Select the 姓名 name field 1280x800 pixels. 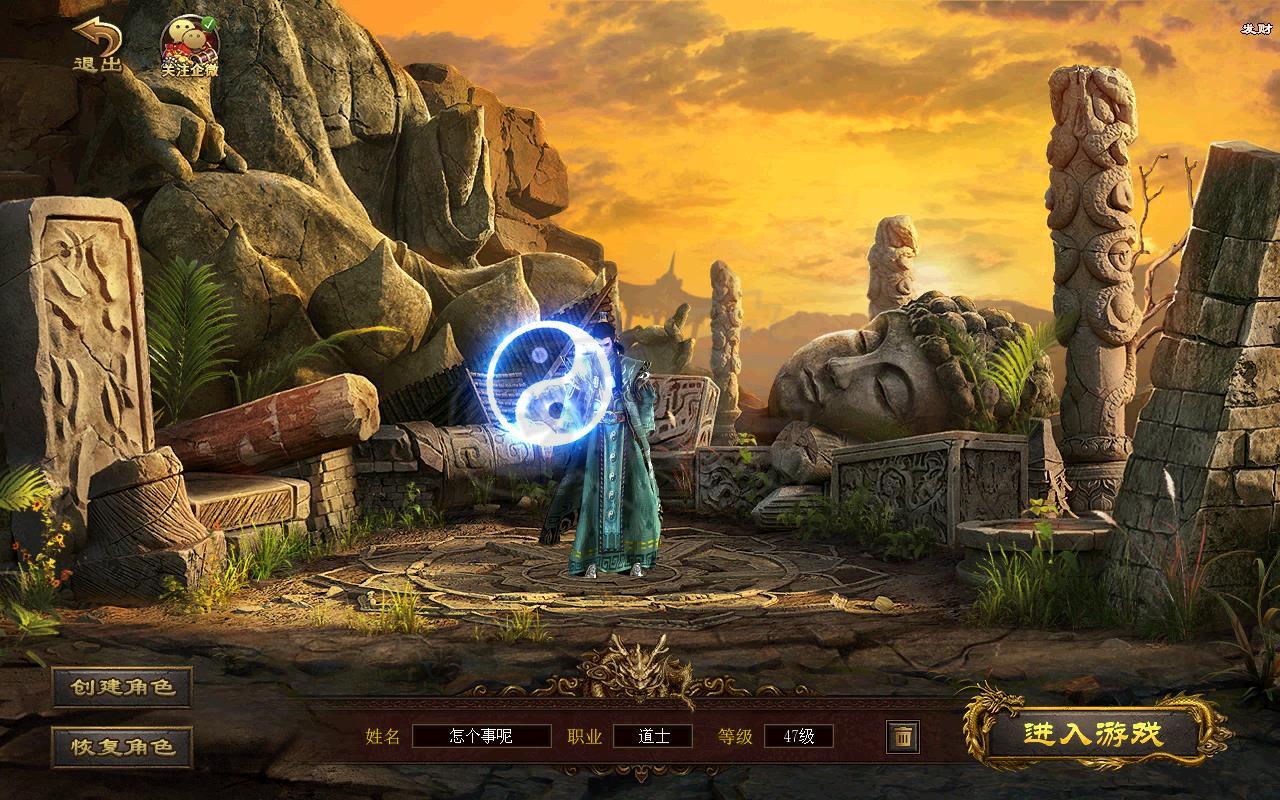coord(482,737)
